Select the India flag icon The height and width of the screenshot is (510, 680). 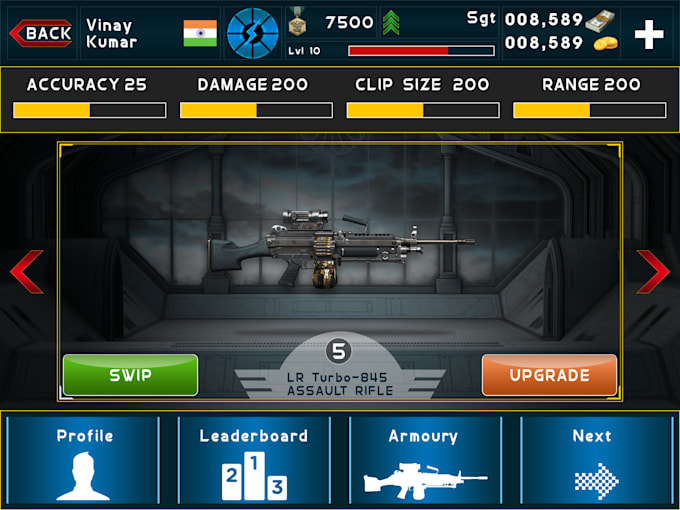pos(200,33)
